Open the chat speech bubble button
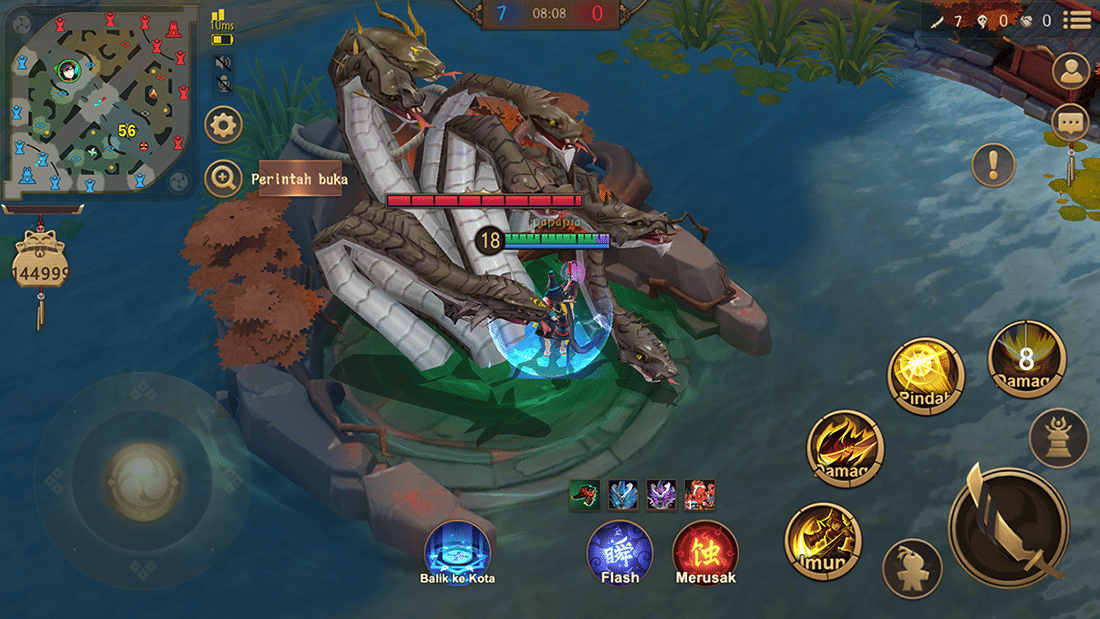Viewport: 1100px width, 619px height. pyautogui.click(x=1071, y=123)
